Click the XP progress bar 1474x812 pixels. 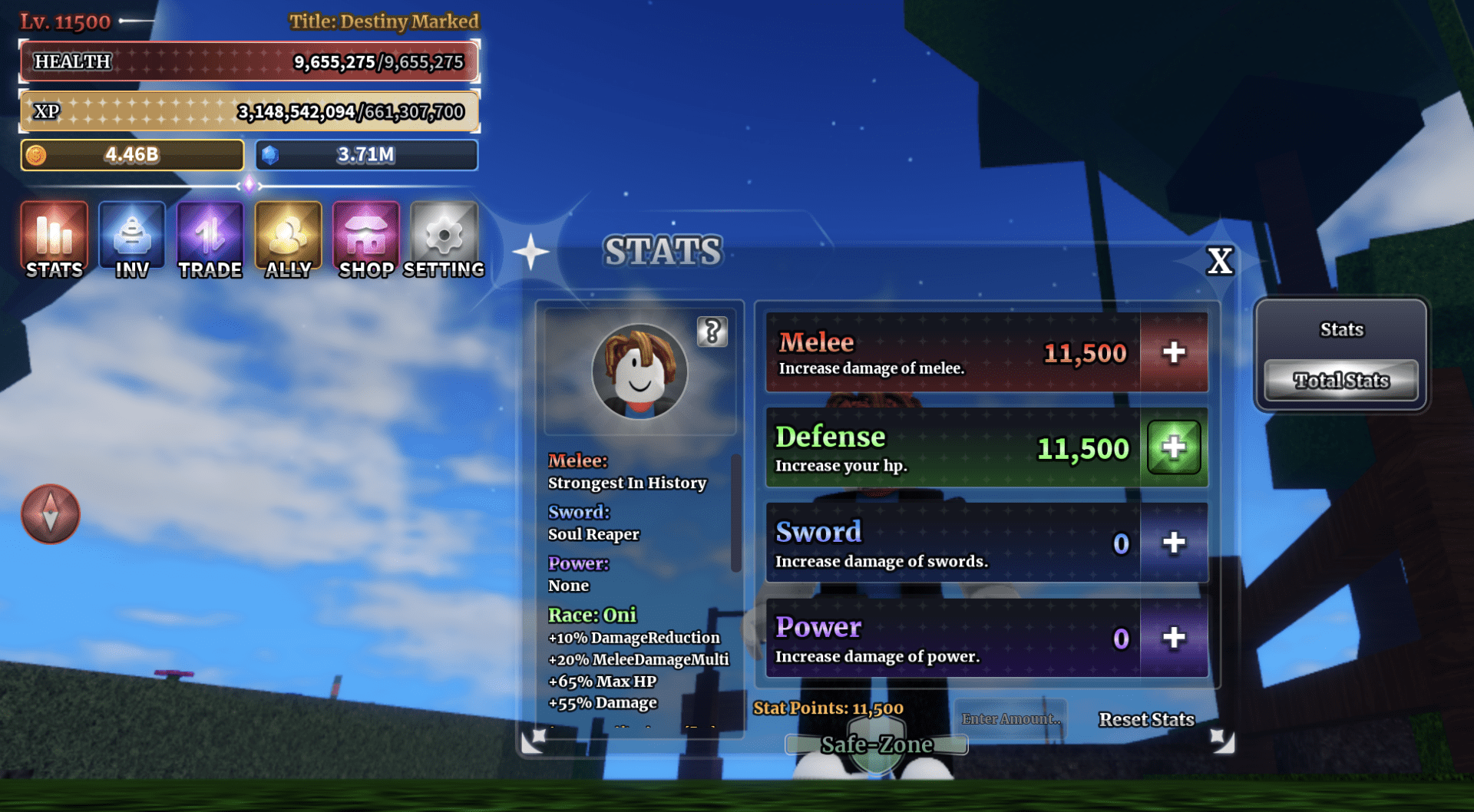248,111
